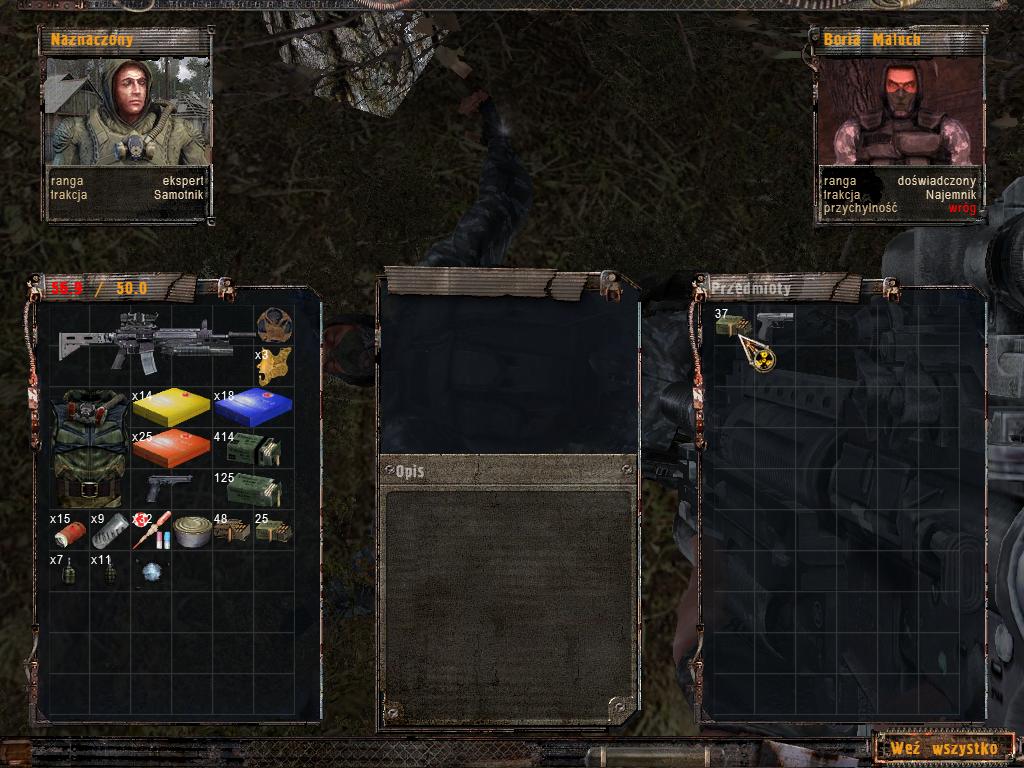Pick the glowing blue-white artifact

click(x=151, y=571)
